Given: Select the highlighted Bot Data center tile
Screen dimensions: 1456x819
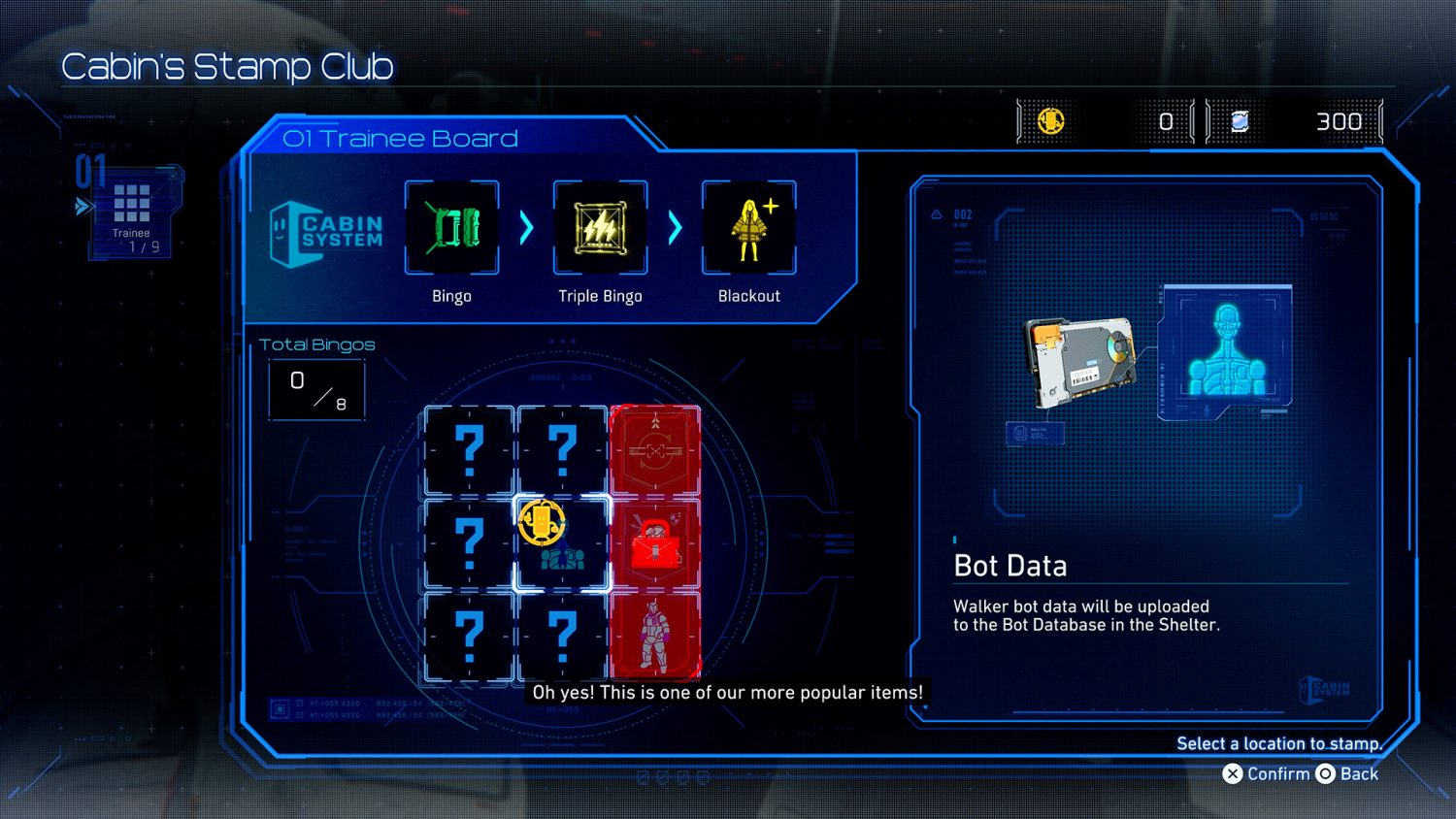Looking at the screenshot, I should point(562,543).
